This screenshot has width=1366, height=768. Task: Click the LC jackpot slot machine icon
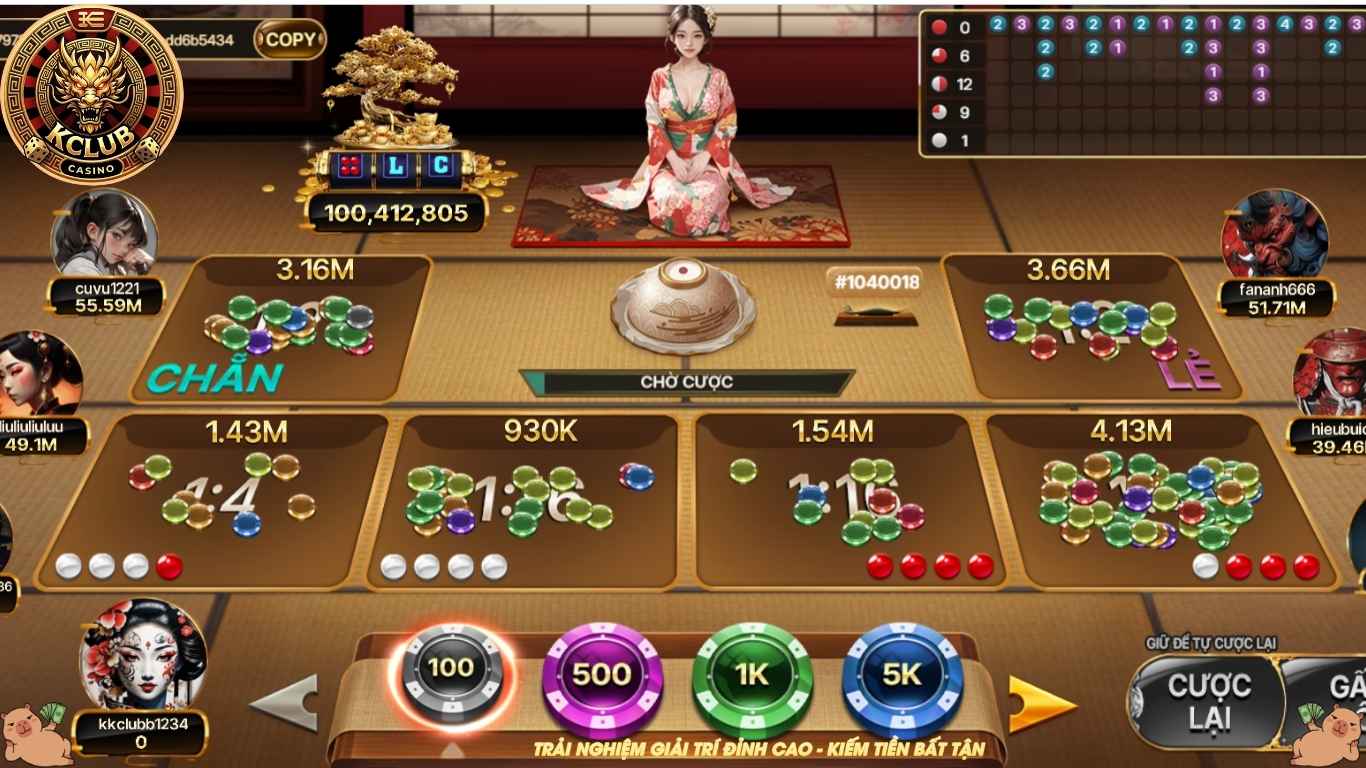[x=395, y=167]
